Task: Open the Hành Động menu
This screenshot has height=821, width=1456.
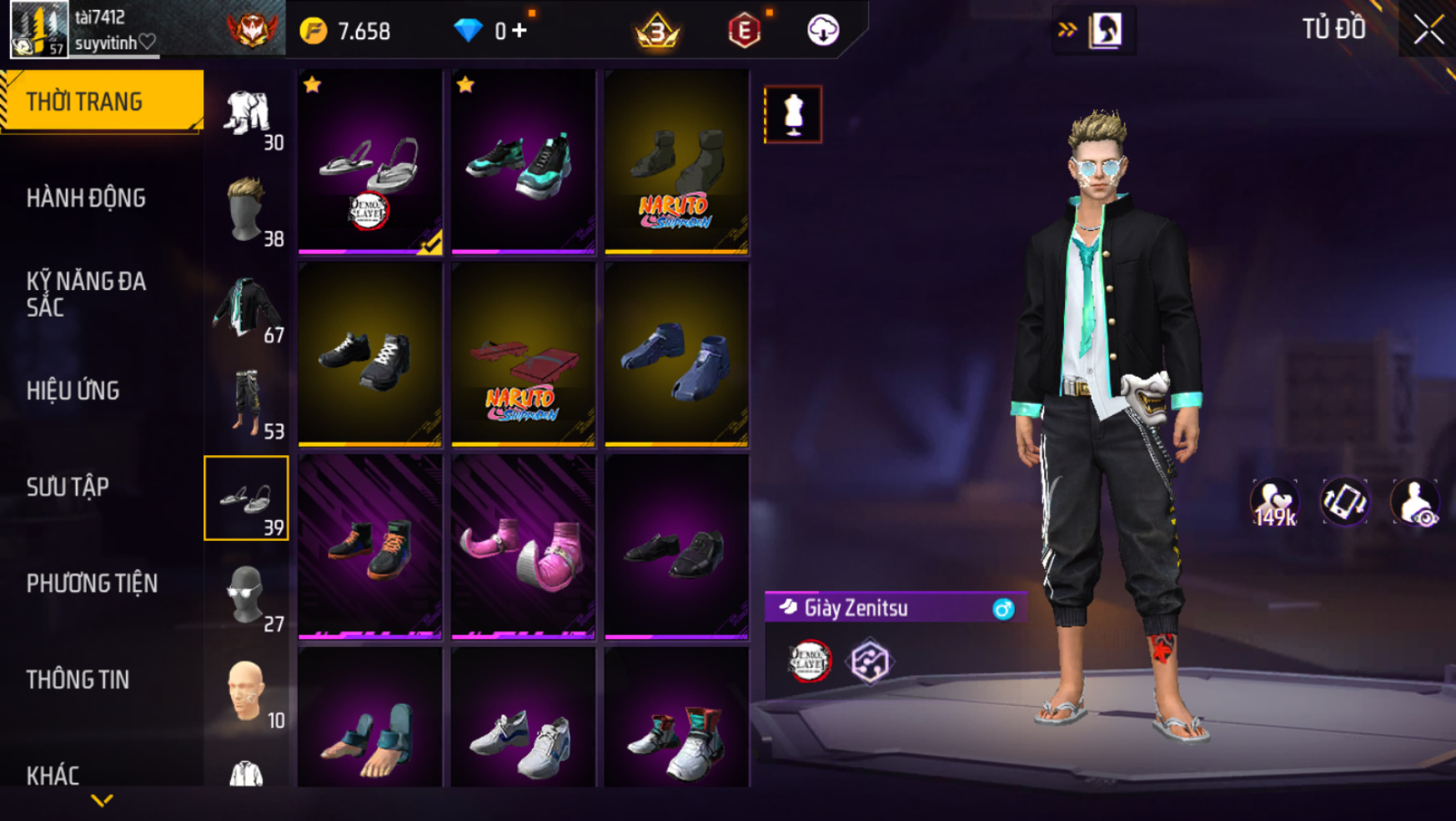Action: coord(86,198)
